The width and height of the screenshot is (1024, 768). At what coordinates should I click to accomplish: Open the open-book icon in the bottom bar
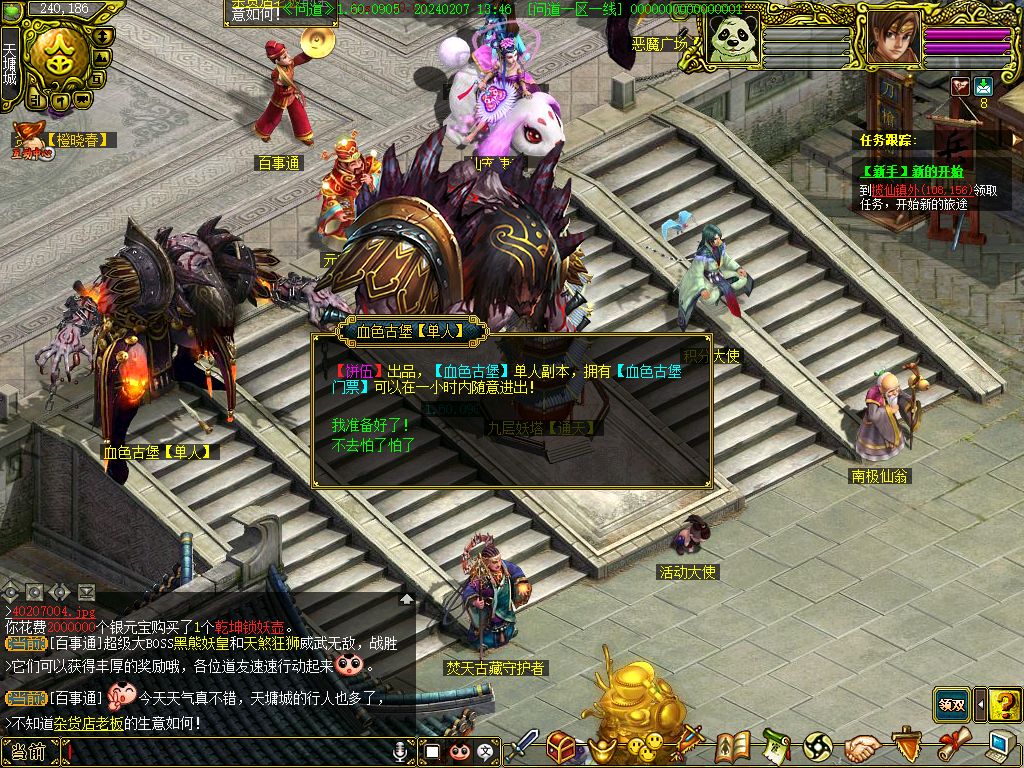[x=733, y=746]
